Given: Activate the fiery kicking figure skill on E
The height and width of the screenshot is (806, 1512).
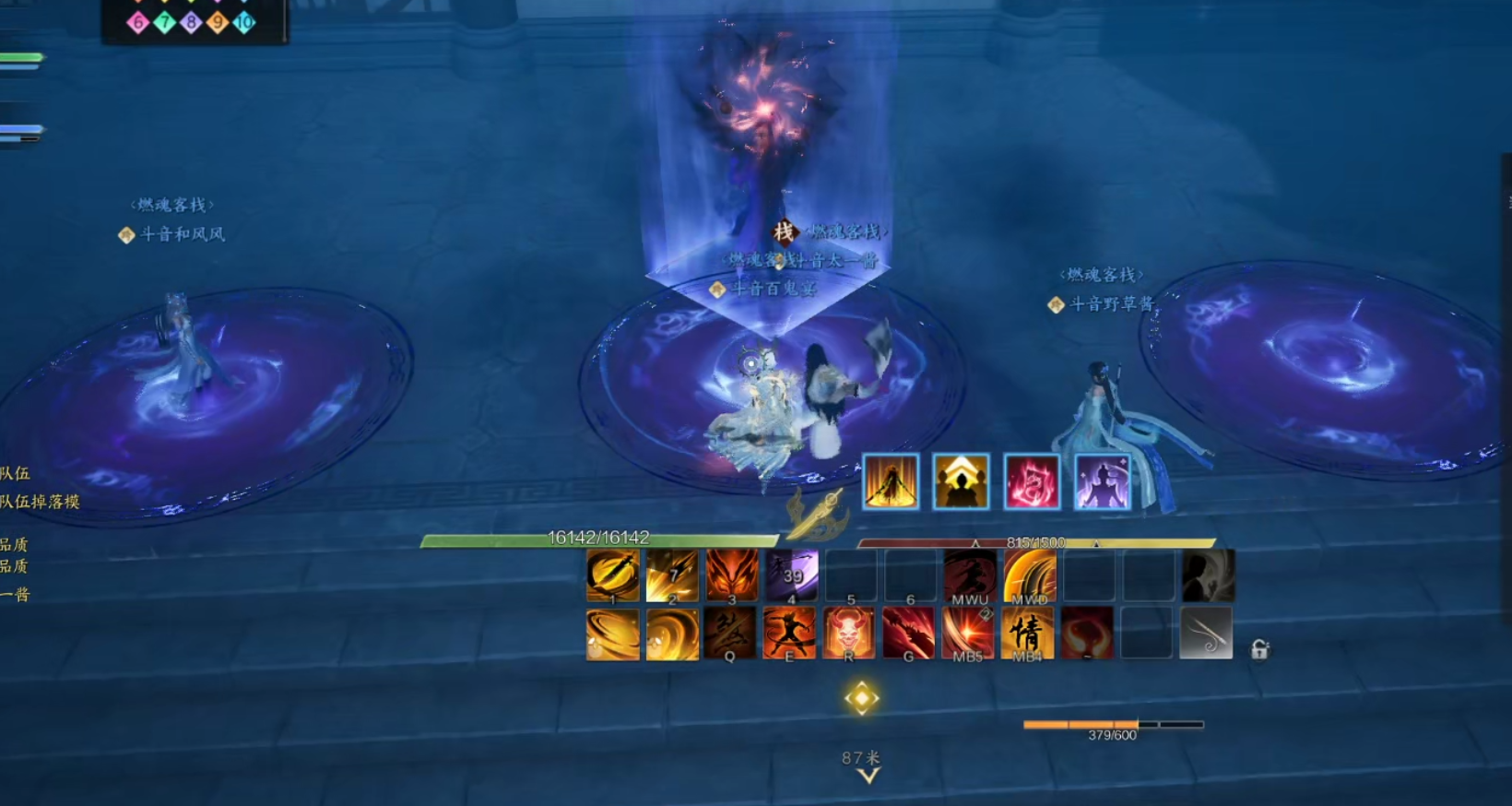Looking at the screenshot, I should [x=789, y=633].
